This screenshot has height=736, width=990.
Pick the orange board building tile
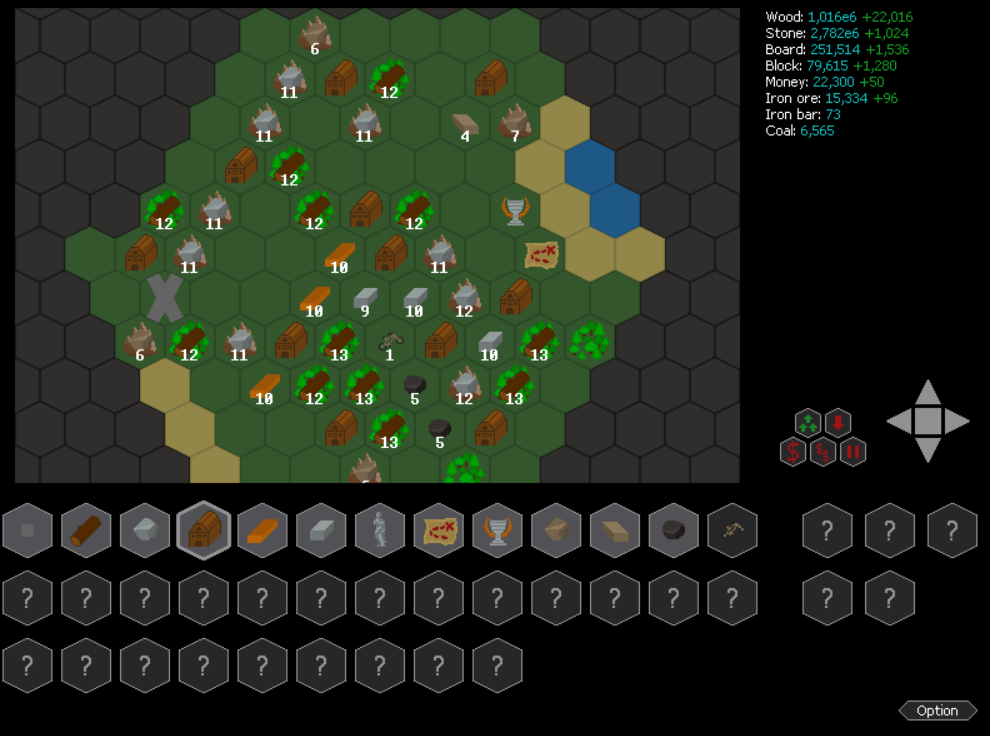click(262, 530)
